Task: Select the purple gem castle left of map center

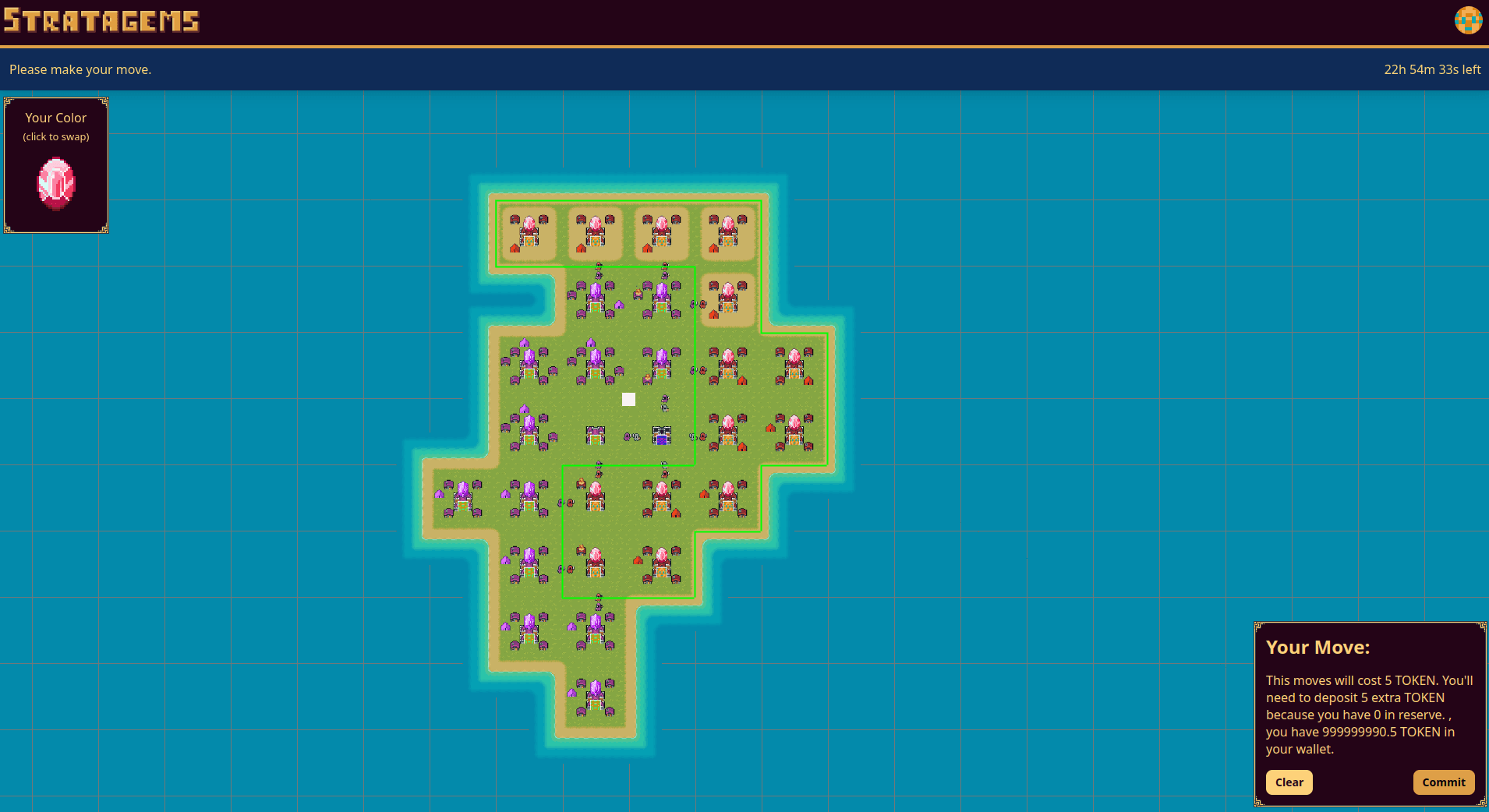Action: pos(529,360)
